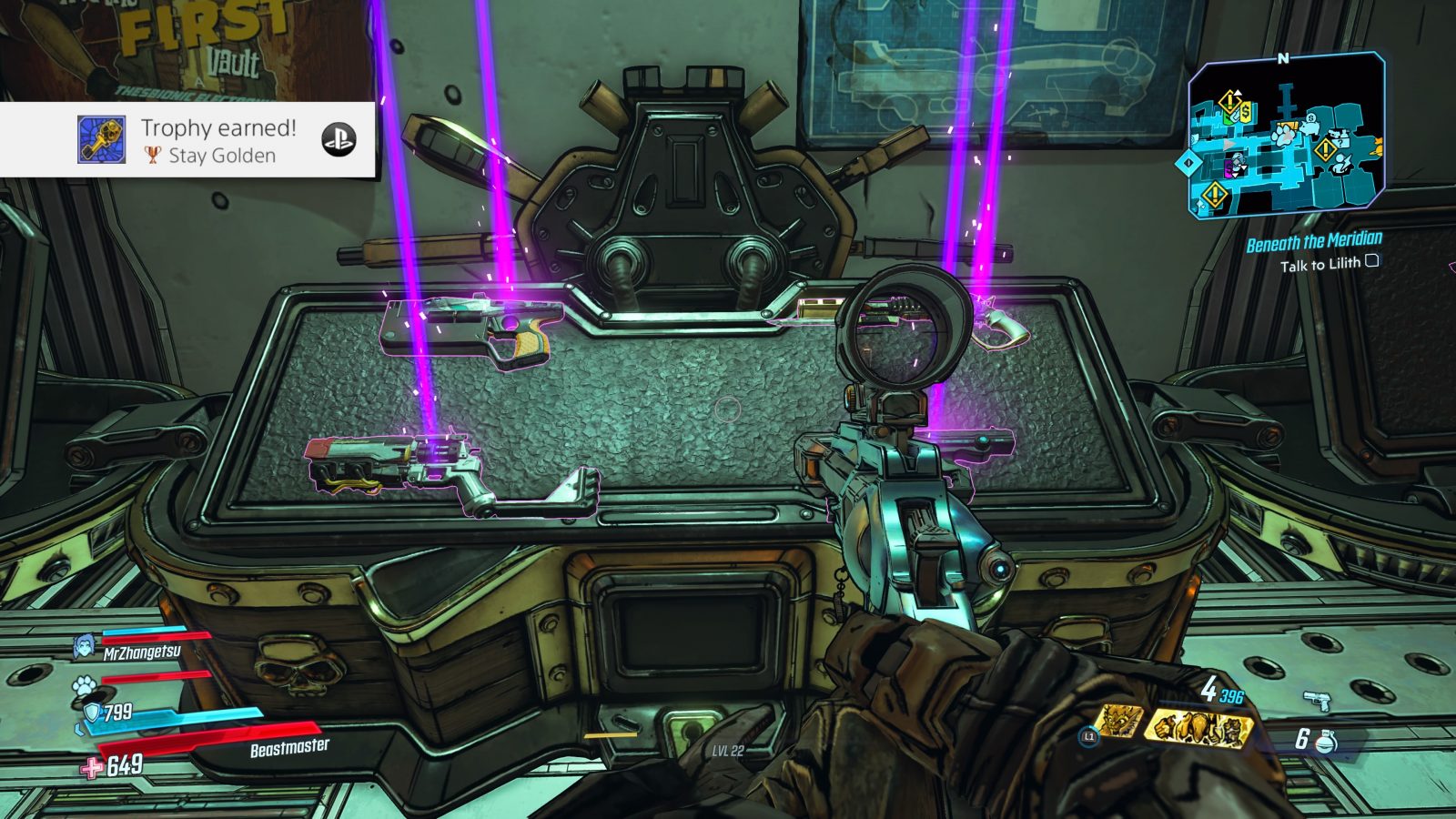Click the paw print marker on the minimap

pos(1283,136)
